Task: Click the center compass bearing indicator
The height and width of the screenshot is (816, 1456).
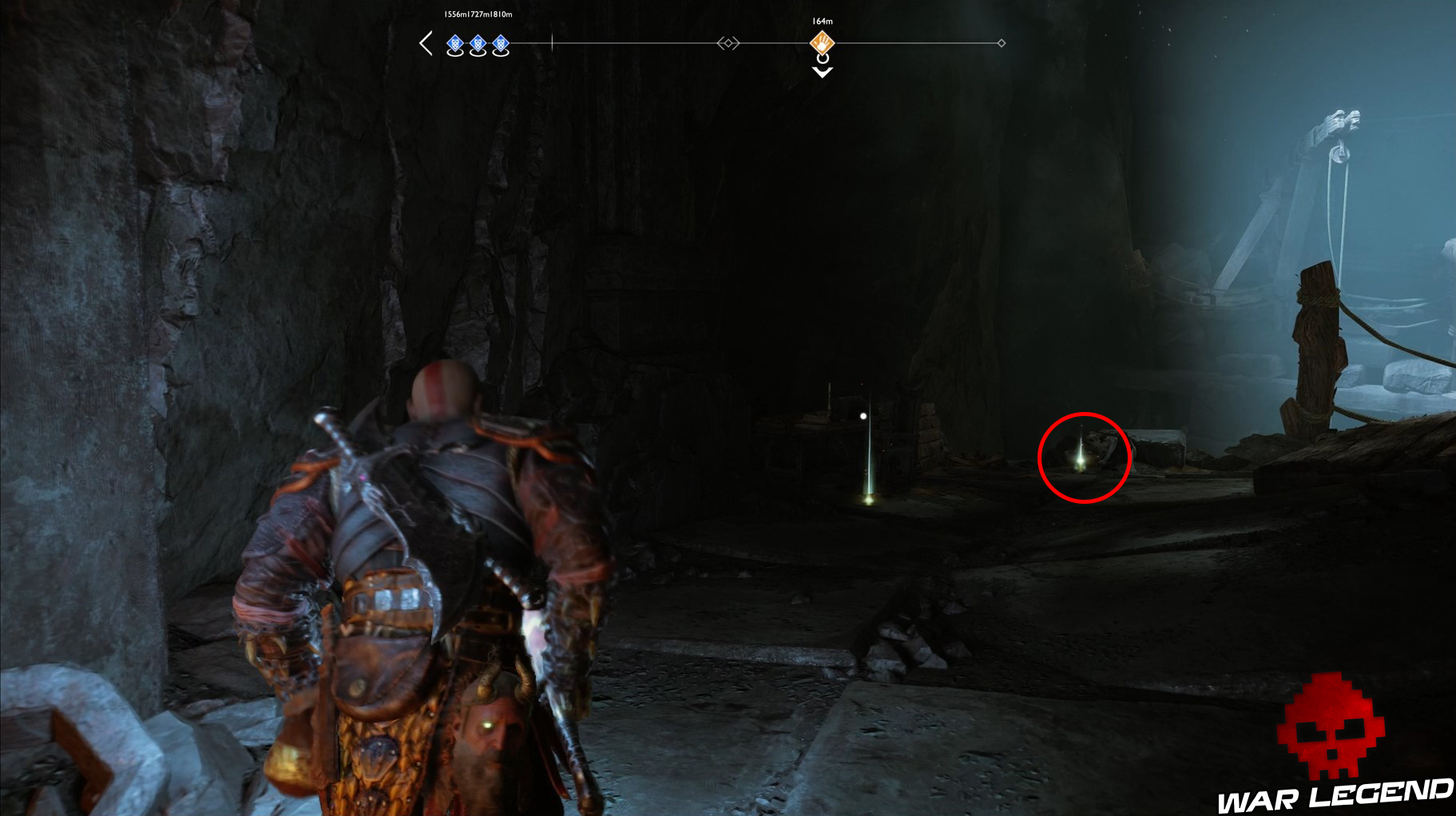Action: pos(728,42)
